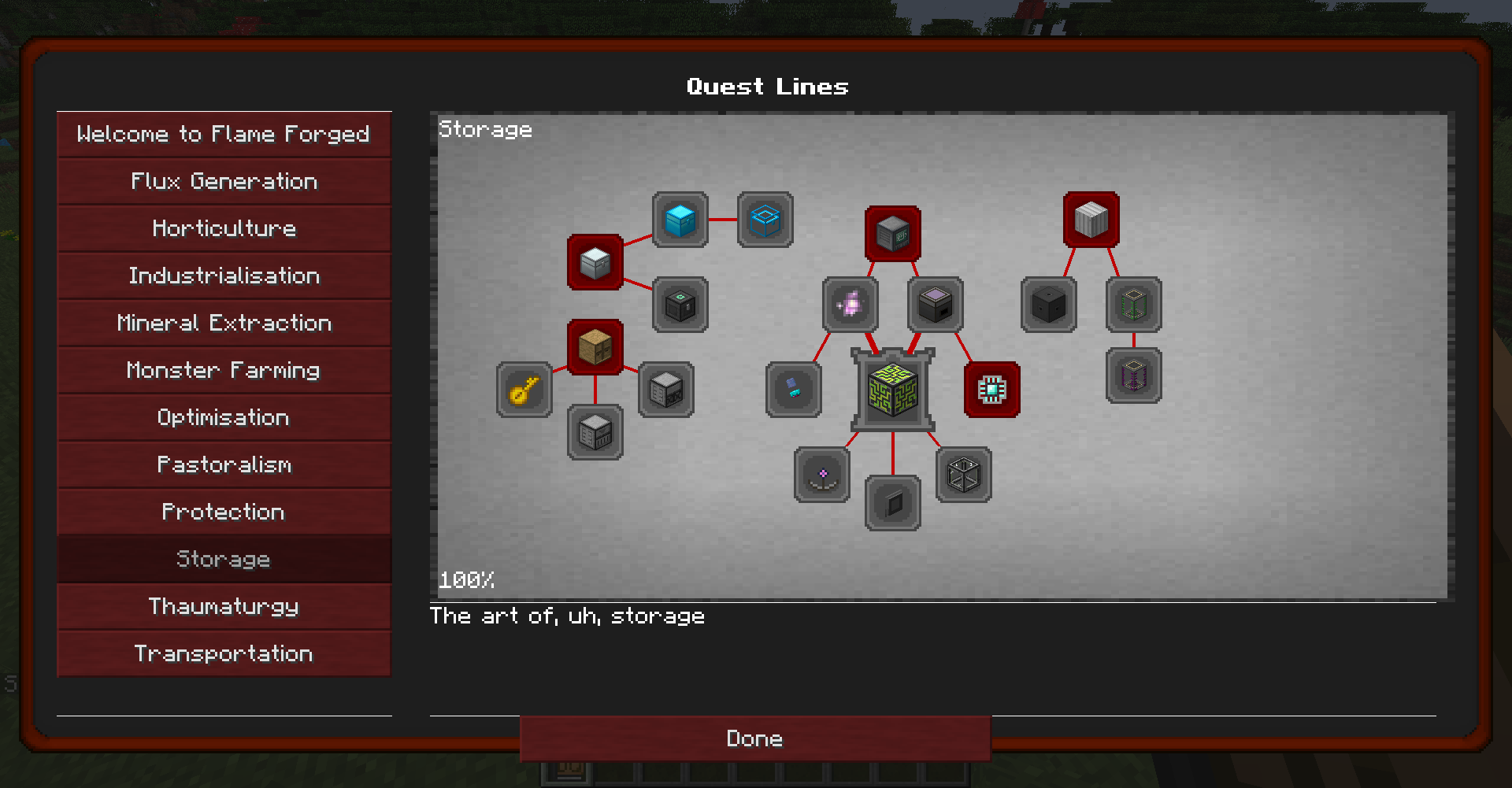
Task: Click the wooden barrel quest node
Action: point(595,346)
